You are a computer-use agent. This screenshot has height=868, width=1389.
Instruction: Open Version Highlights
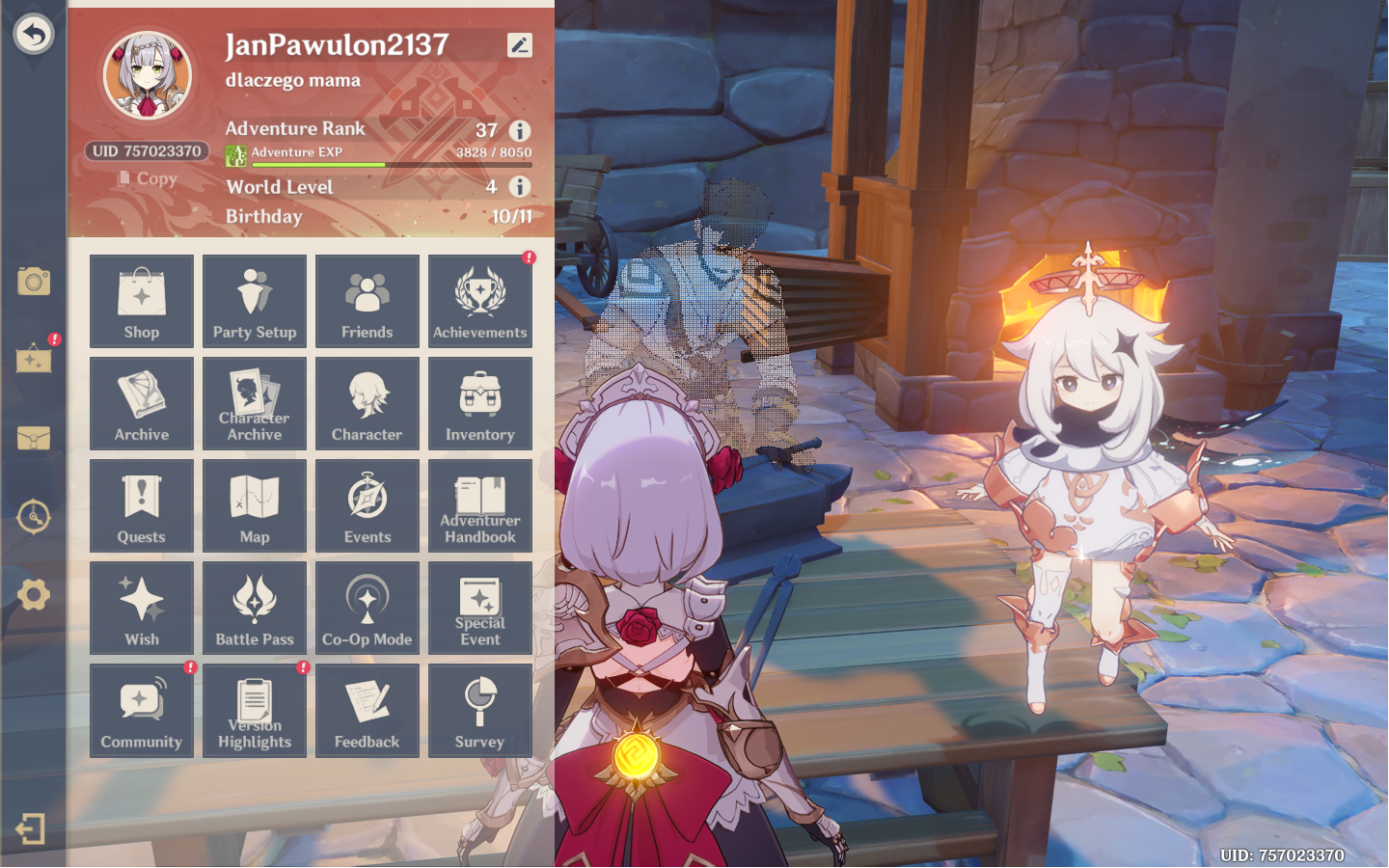click(255, 711)
